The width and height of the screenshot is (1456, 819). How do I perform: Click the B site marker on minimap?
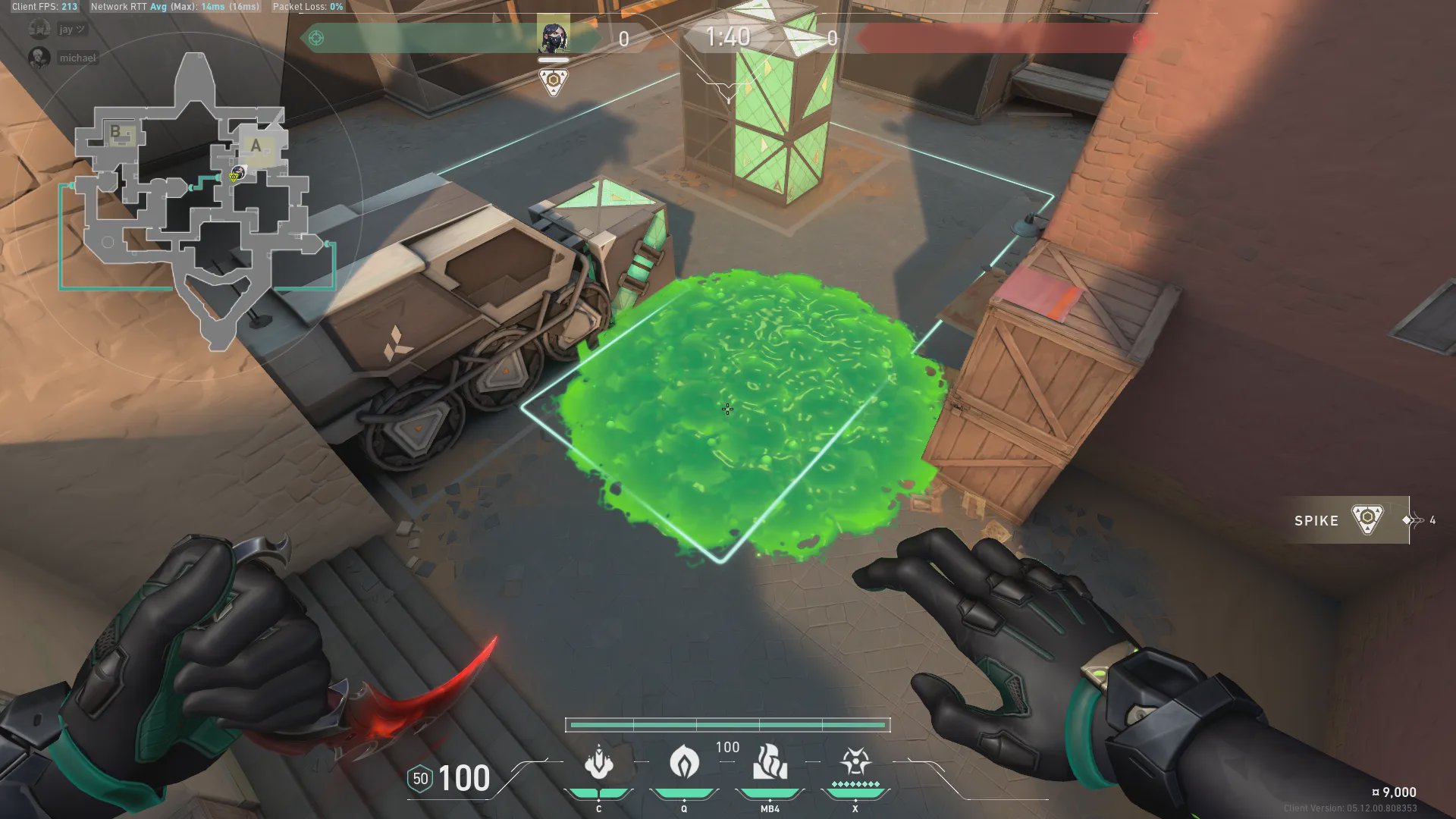coord(116,132)
